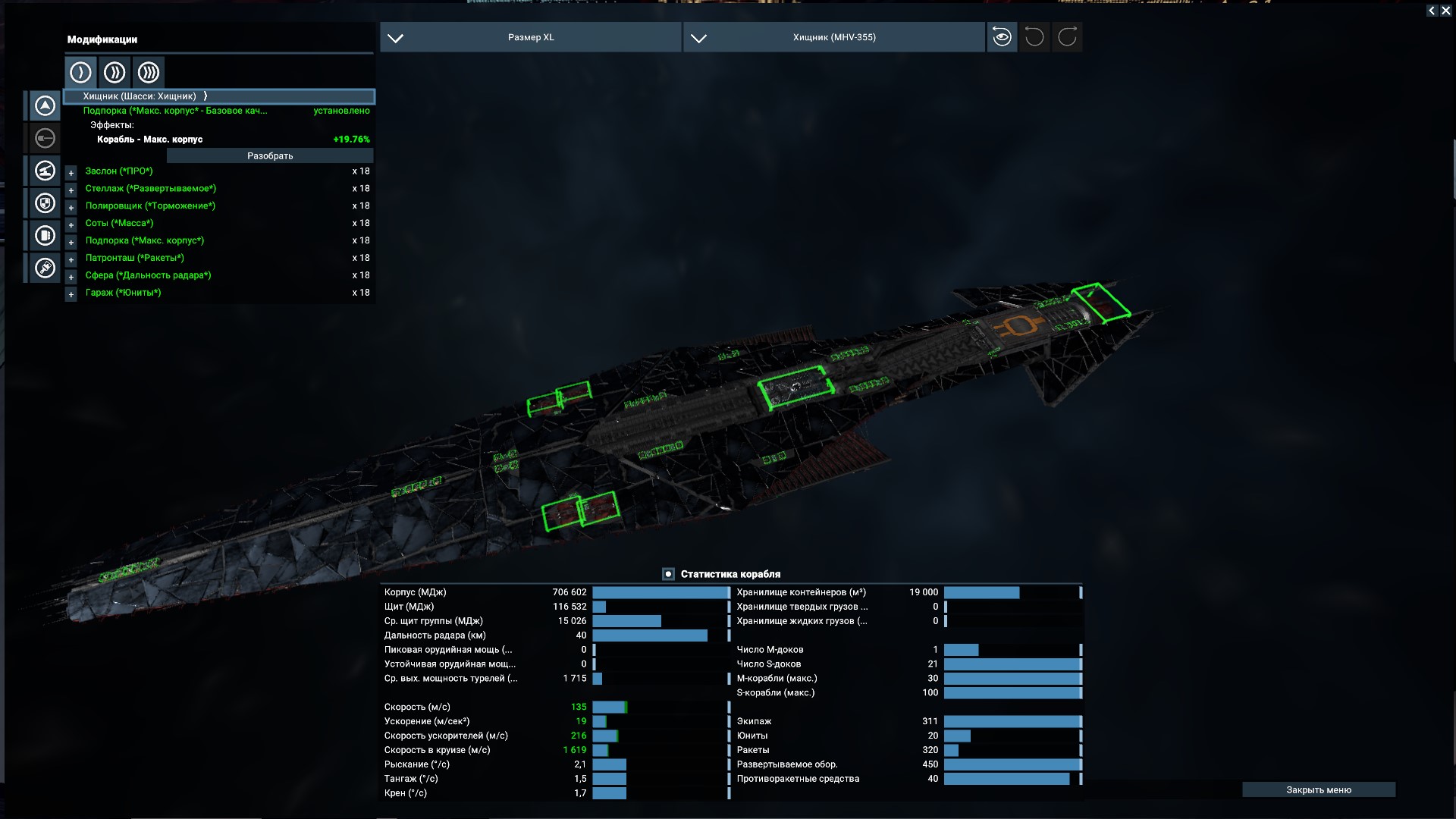Screen dimensions: 1456x819
Task: Click the undo arrow button
Action: (1034, 37)
